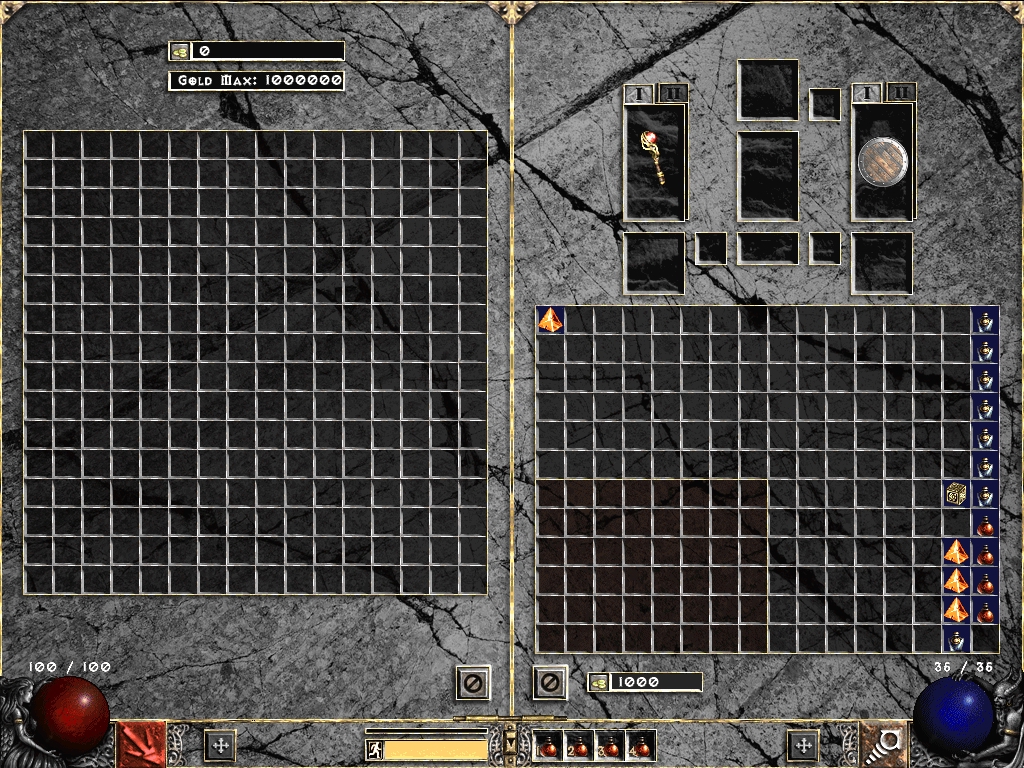
Task: Open the left-click skill selector
Action: tap(142, 744)
